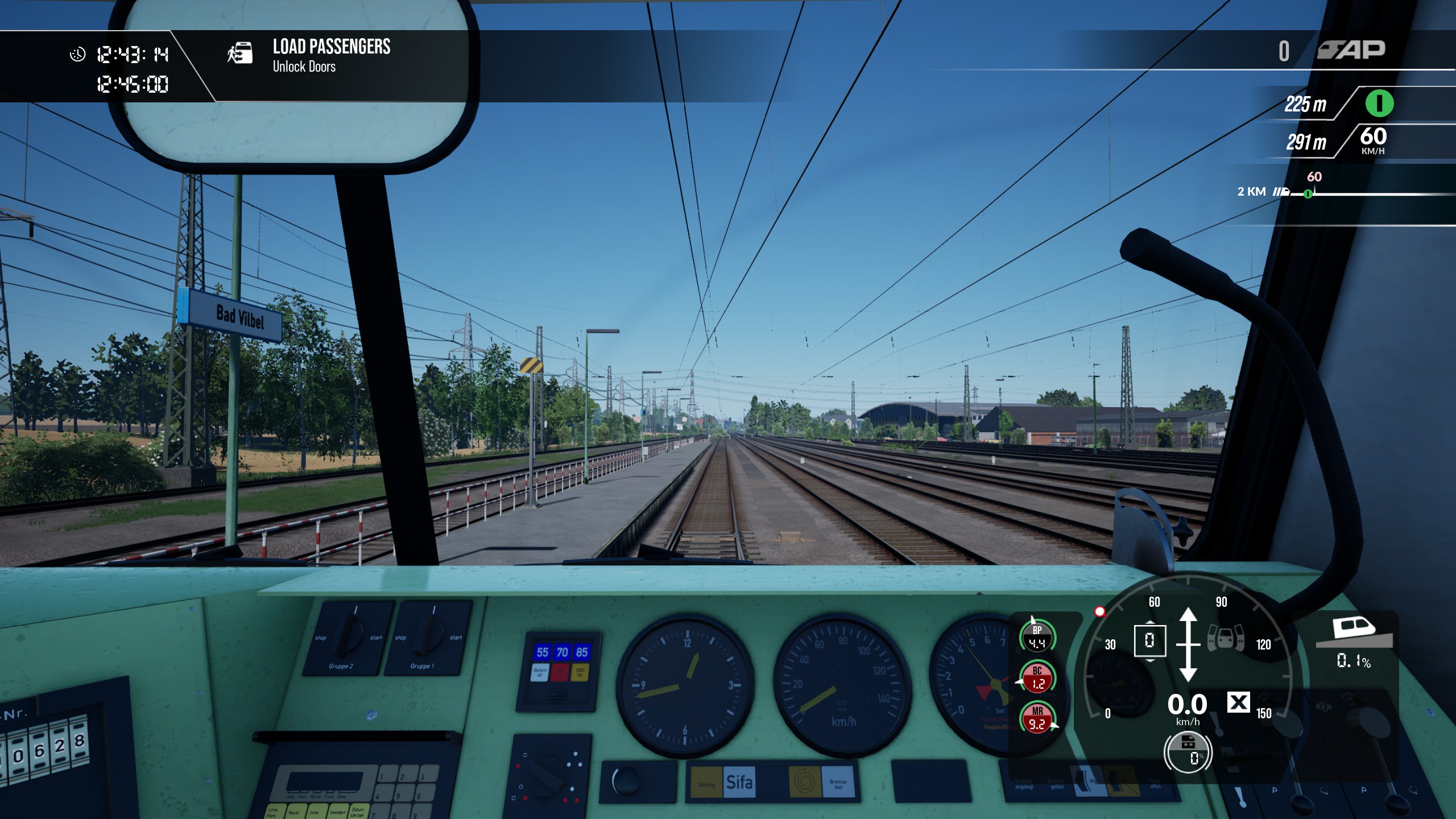
Task: Click the train door status icon
Action: 1226,637
